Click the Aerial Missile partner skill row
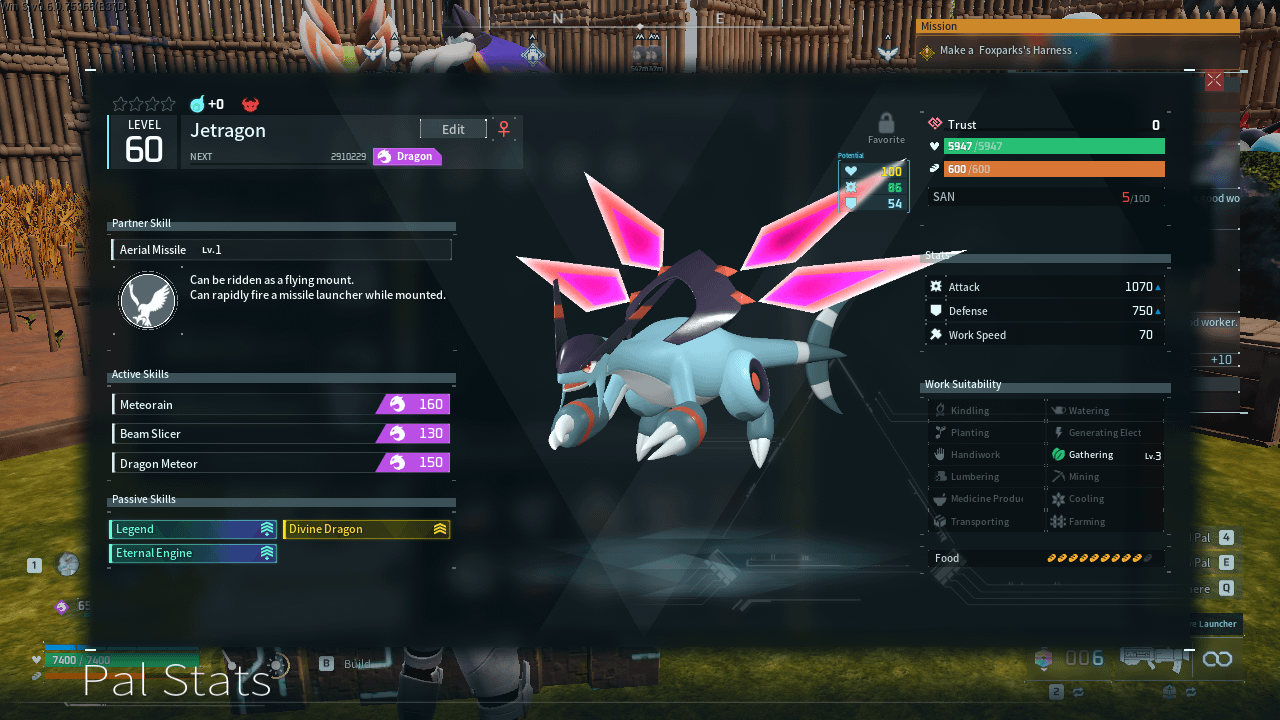 [281, 250]
